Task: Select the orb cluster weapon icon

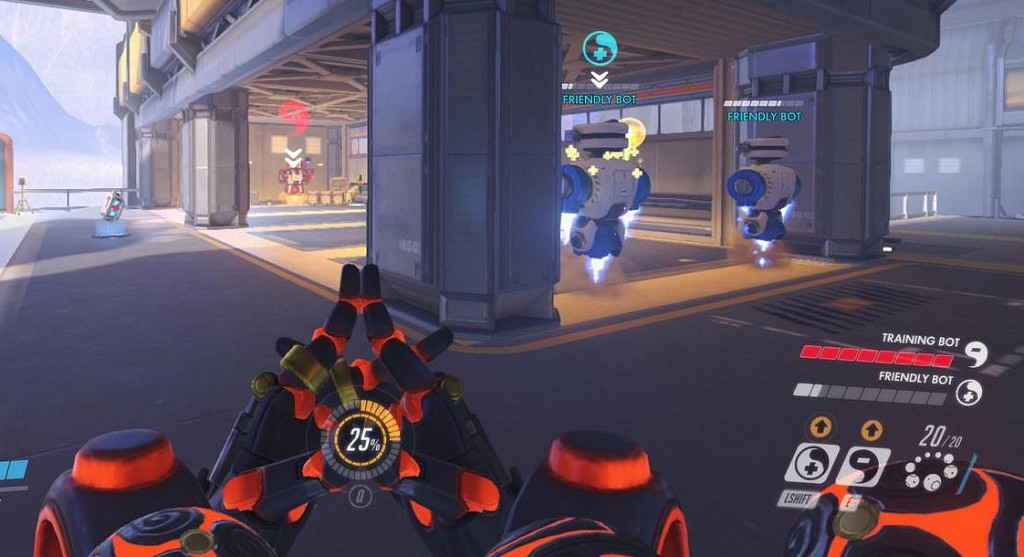Action: pyautogui.click(x=928, y=471)
